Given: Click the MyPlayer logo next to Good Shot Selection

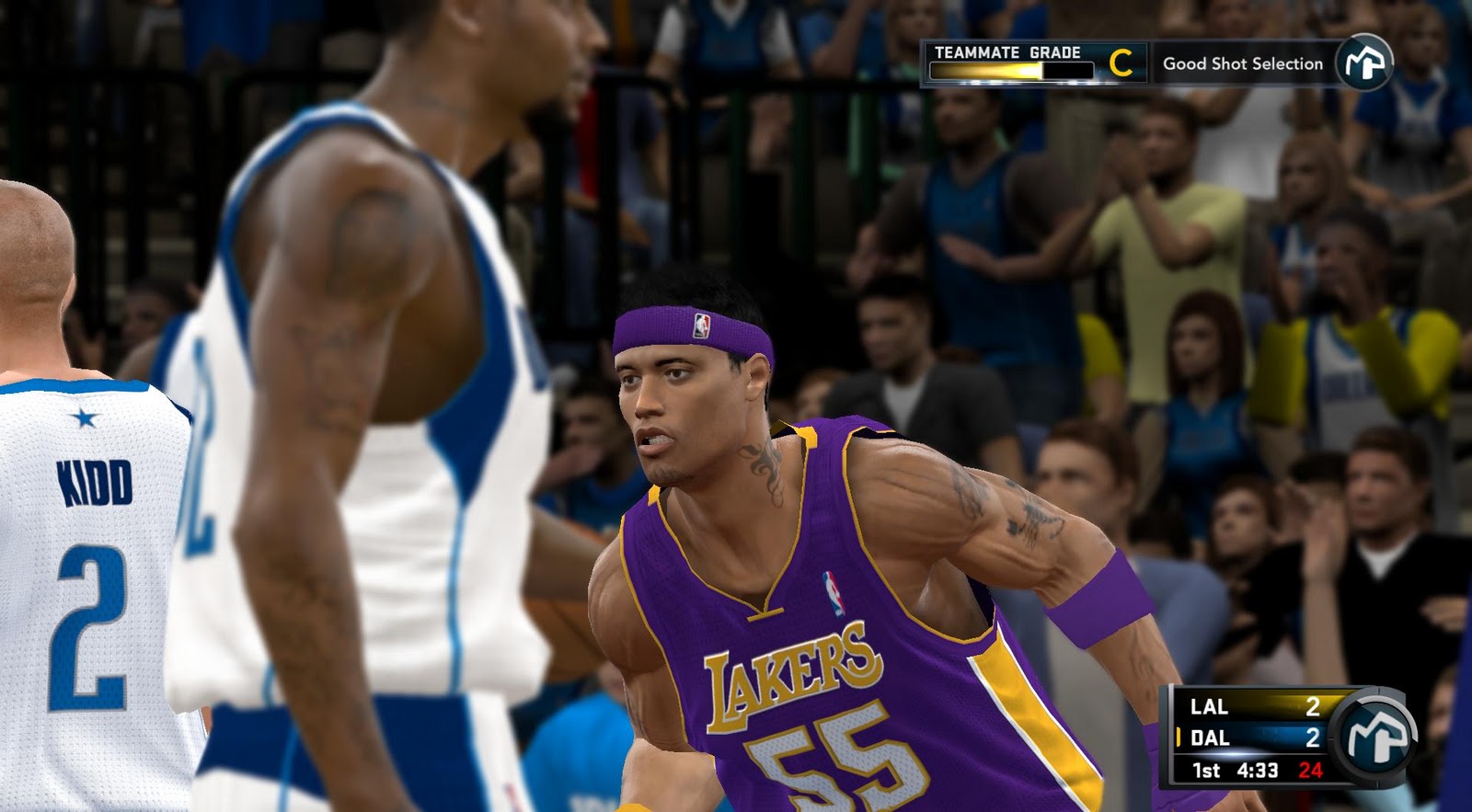Looking at the screenshot, I should (1364, 61).
